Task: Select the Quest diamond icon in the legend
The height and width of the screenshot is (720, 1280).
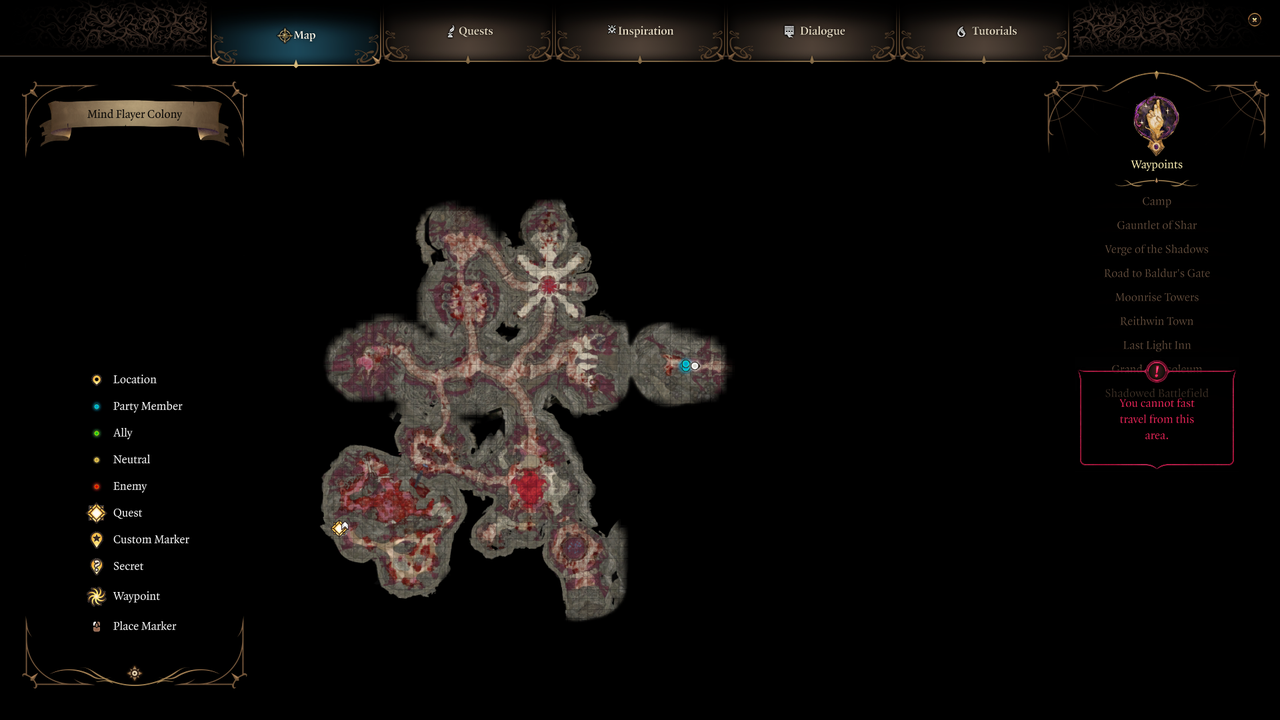Action: [96, 512]
